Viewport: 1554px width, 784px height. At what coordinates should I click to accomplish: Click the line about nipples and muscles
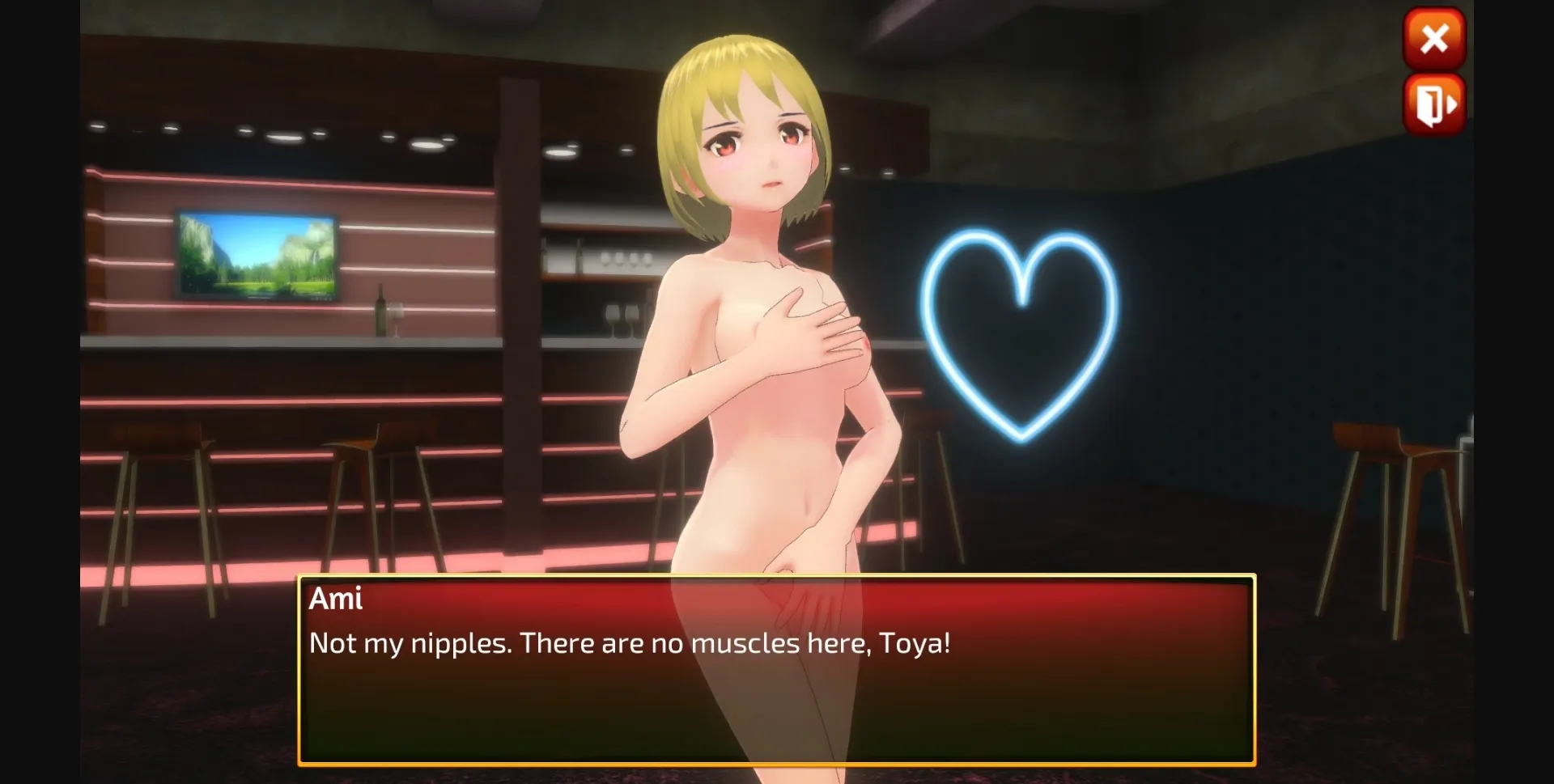629,643
